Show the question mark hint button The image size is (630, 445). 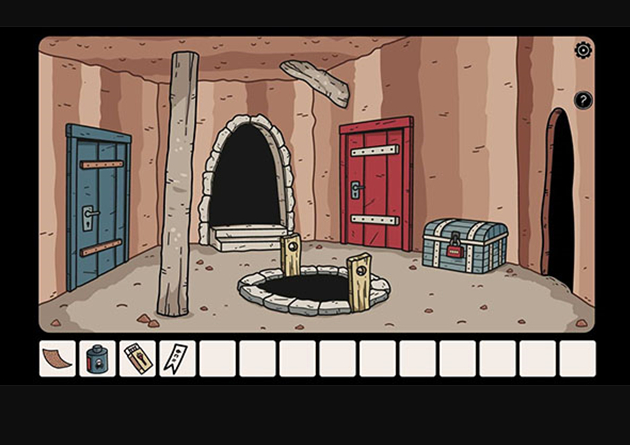[583, 100]
